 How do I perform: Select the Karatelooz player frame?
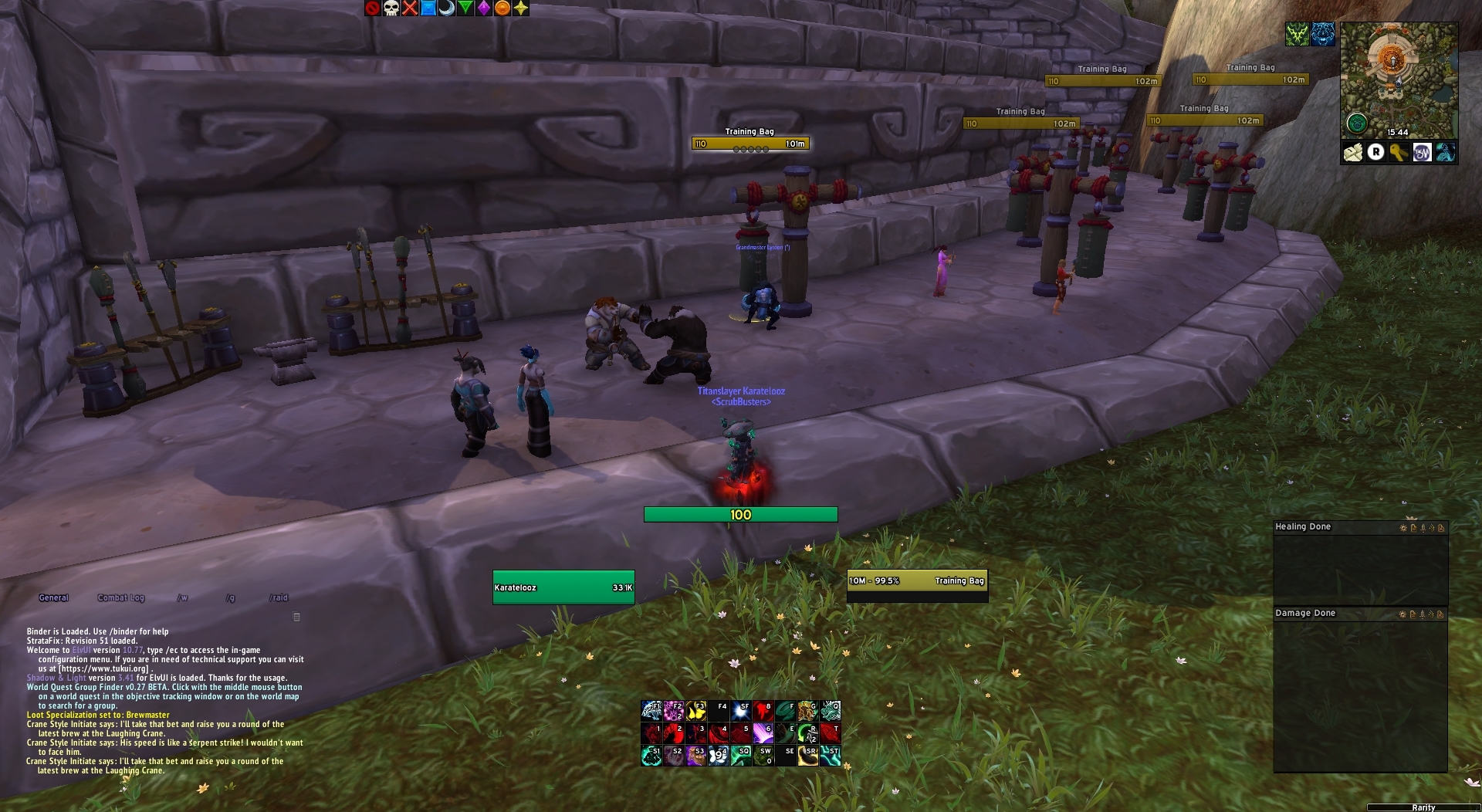click(x=563, y=587)
